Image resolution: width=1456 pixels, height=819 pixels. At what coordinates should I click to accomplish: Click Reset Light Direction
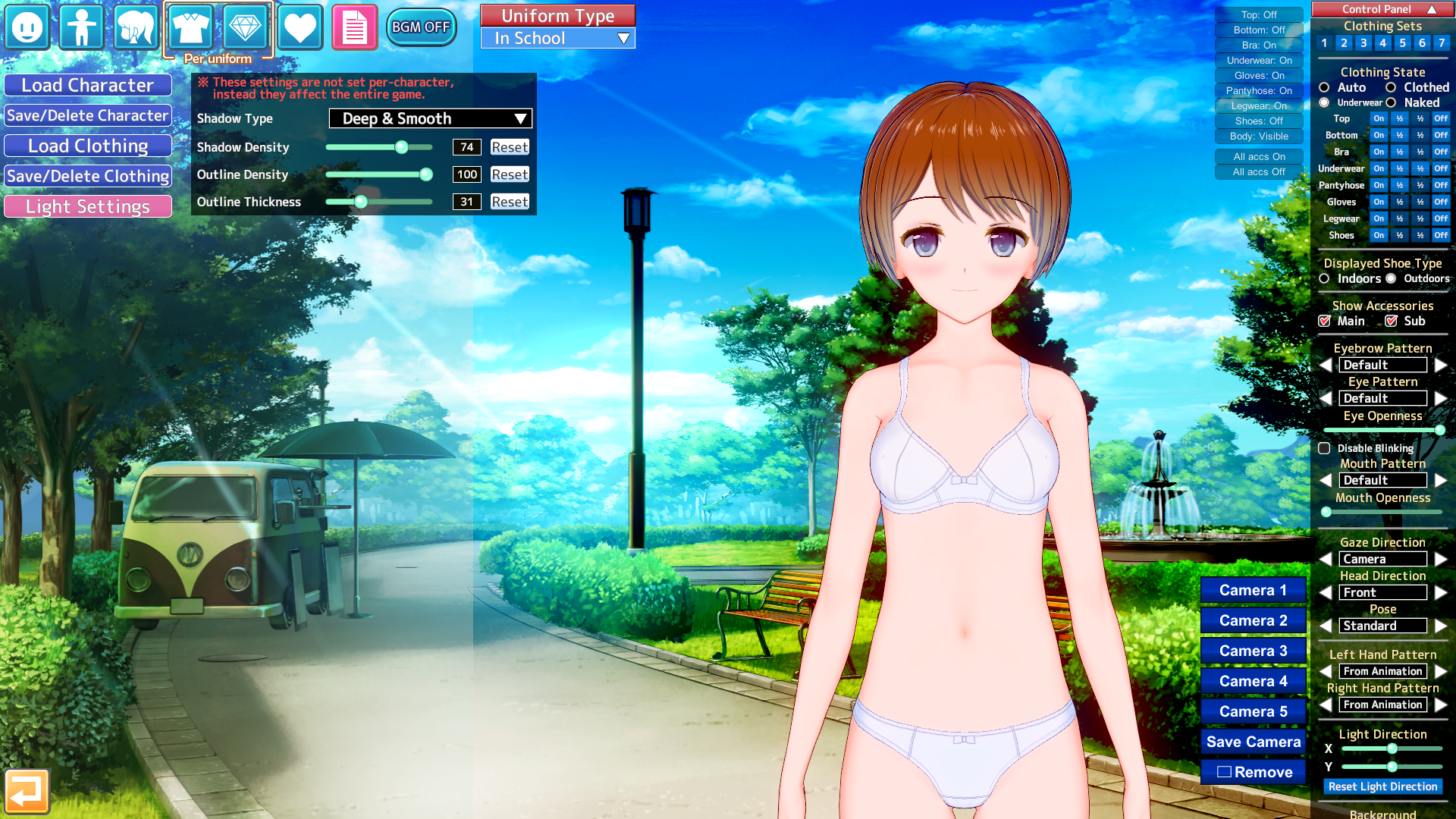pos(1382,786)
